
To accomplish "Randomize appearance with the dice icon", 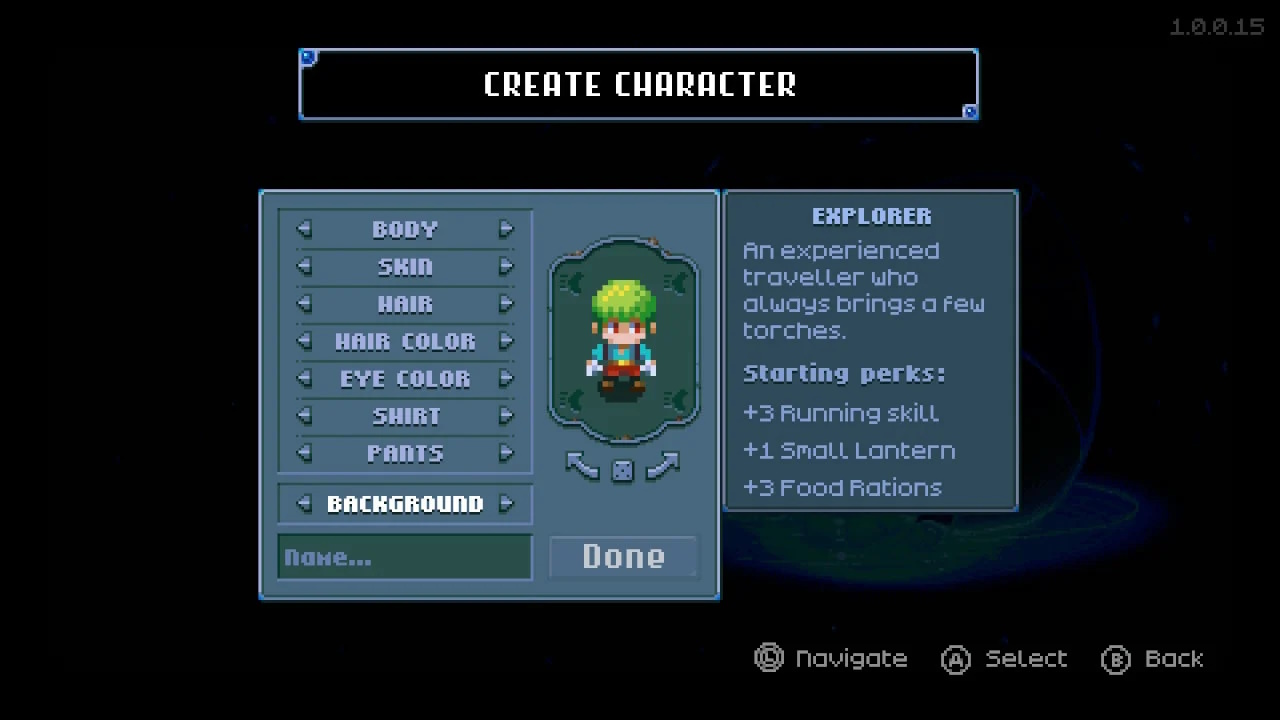I will 622,470.
